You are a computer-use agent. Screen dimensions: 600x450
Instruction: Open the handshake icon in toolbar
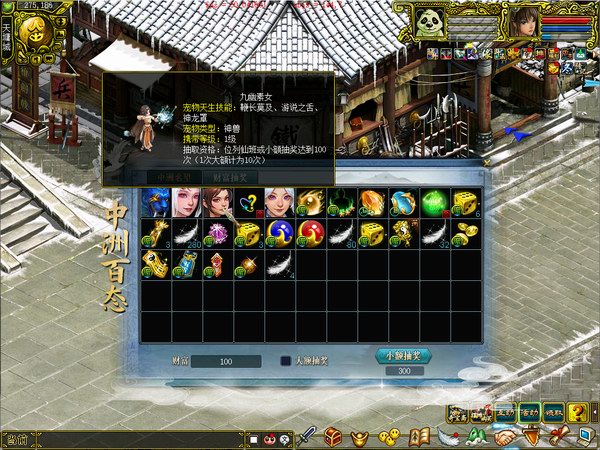pos(505,436)
